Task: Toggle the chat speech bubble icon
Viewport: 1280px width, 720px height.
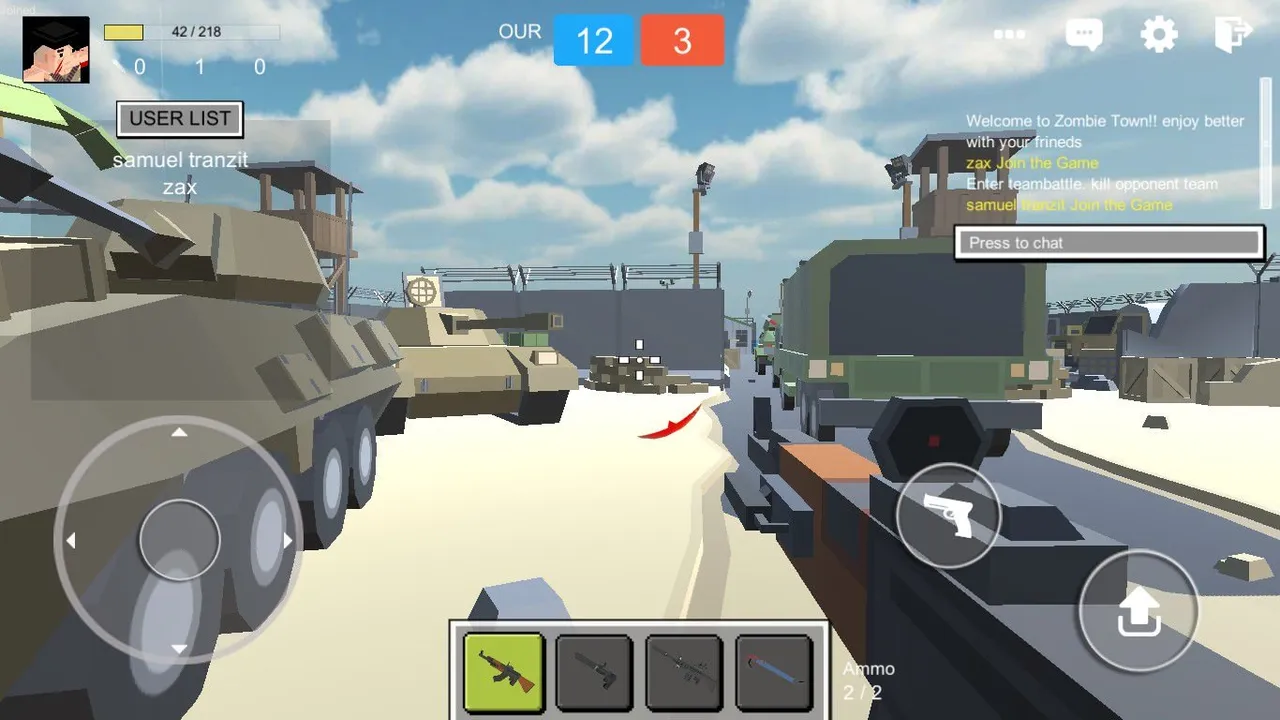Action: [x=1084, y=35]
